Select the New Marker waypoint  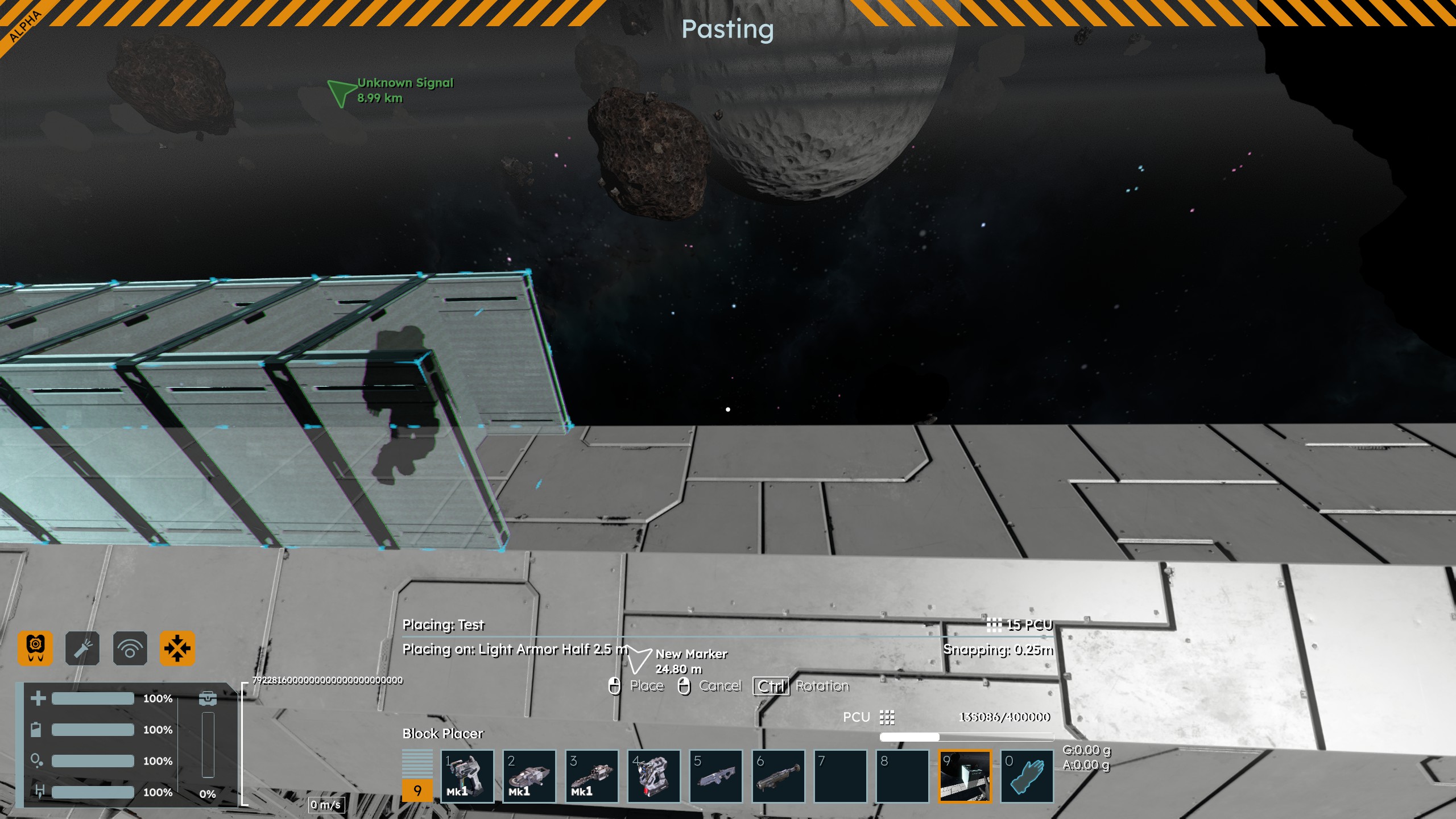(639, 660)
